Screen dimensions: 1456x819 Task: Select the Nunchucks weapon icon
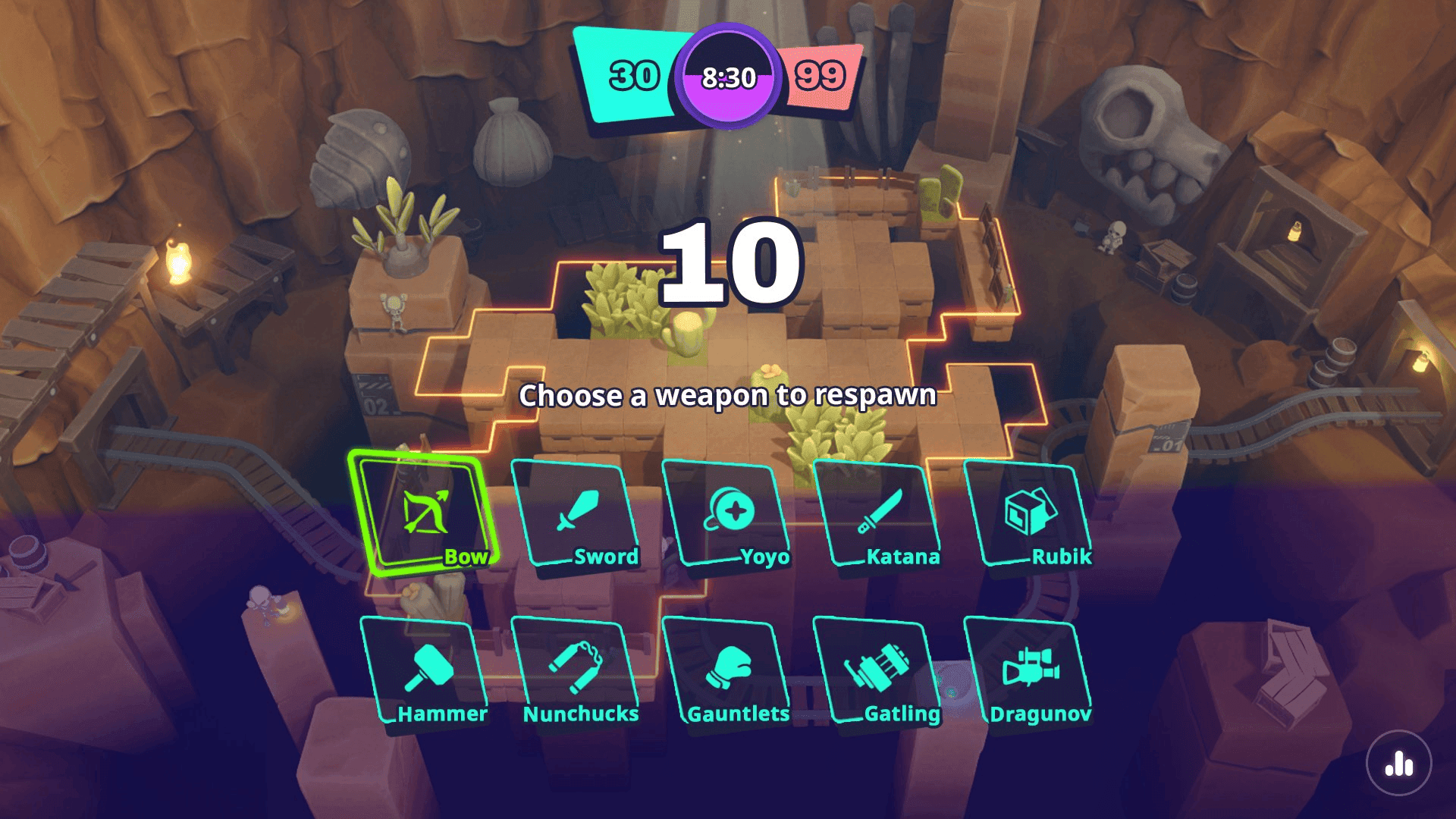[578, 667]
